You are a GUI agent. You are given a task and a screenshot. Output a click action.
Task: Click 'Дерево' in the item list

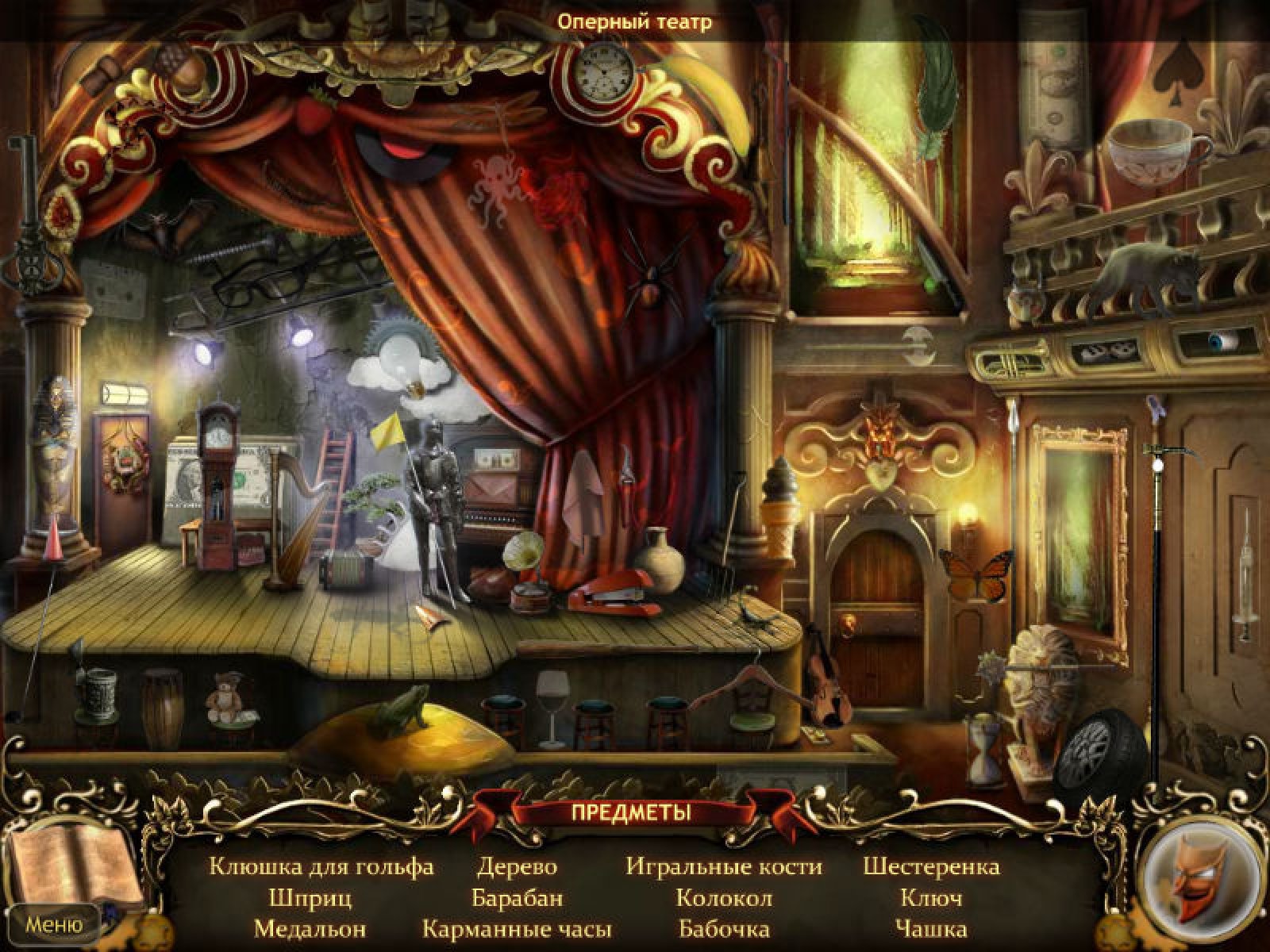point(517,866)
